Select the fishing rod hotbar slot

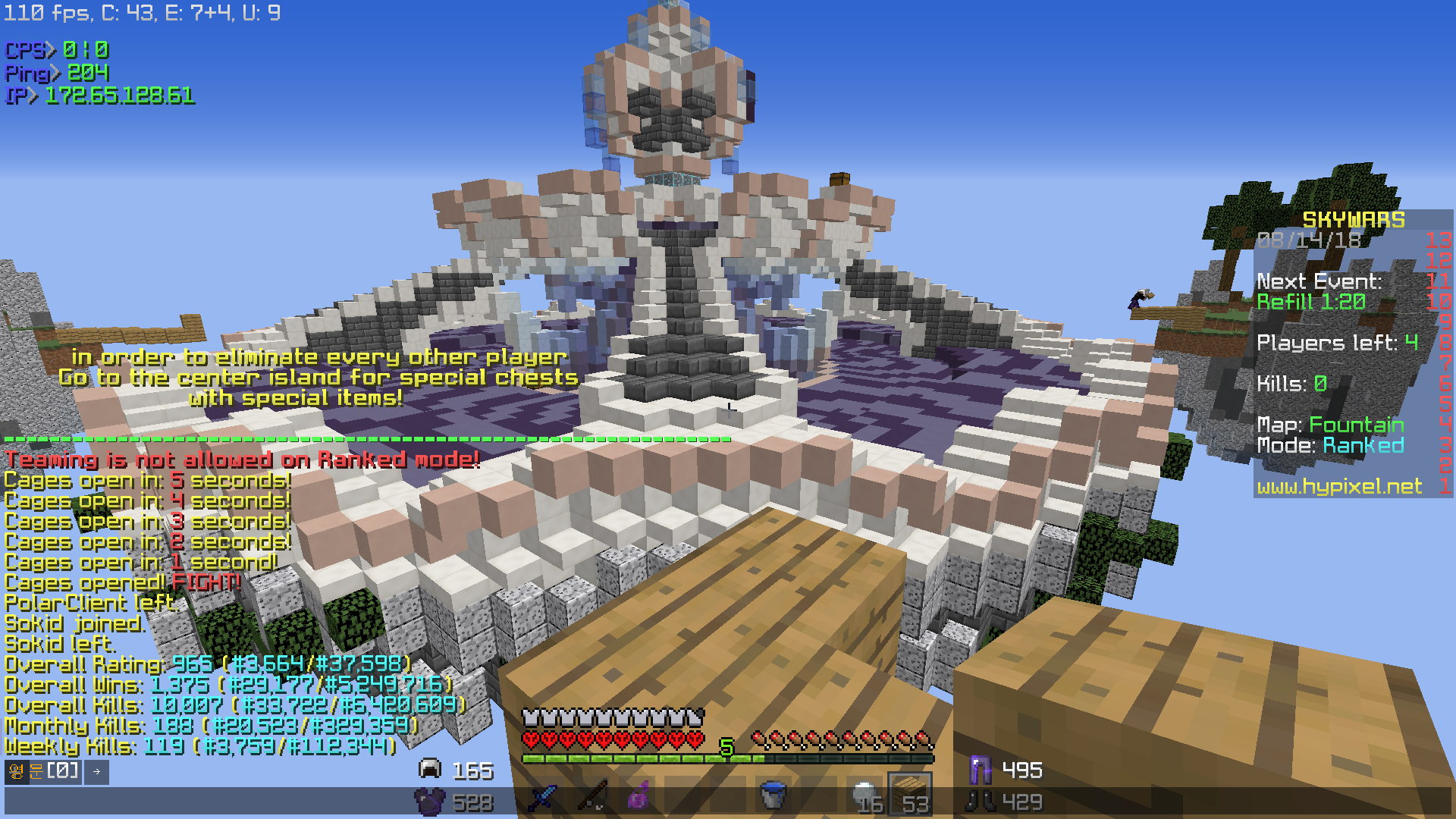coord(591,797)
